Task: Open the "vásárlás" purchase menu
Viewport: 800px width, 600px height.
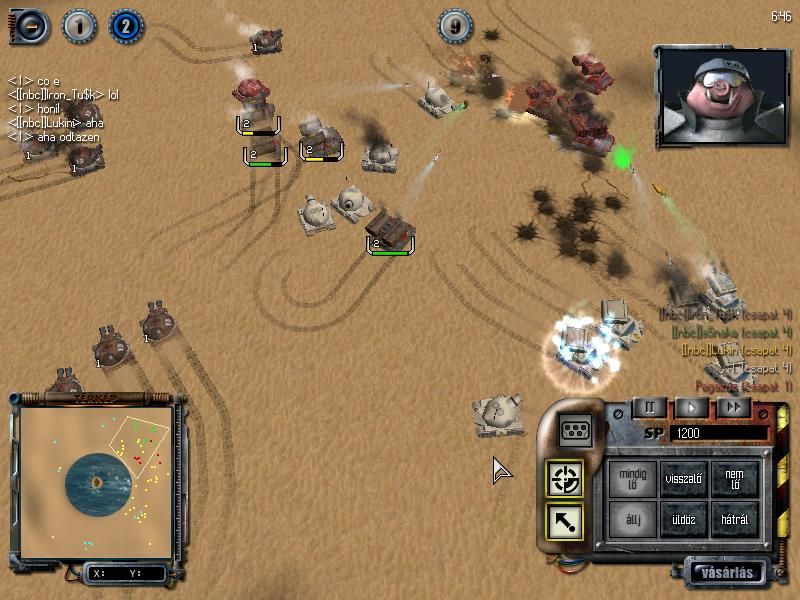Action: tap(729, 573)
